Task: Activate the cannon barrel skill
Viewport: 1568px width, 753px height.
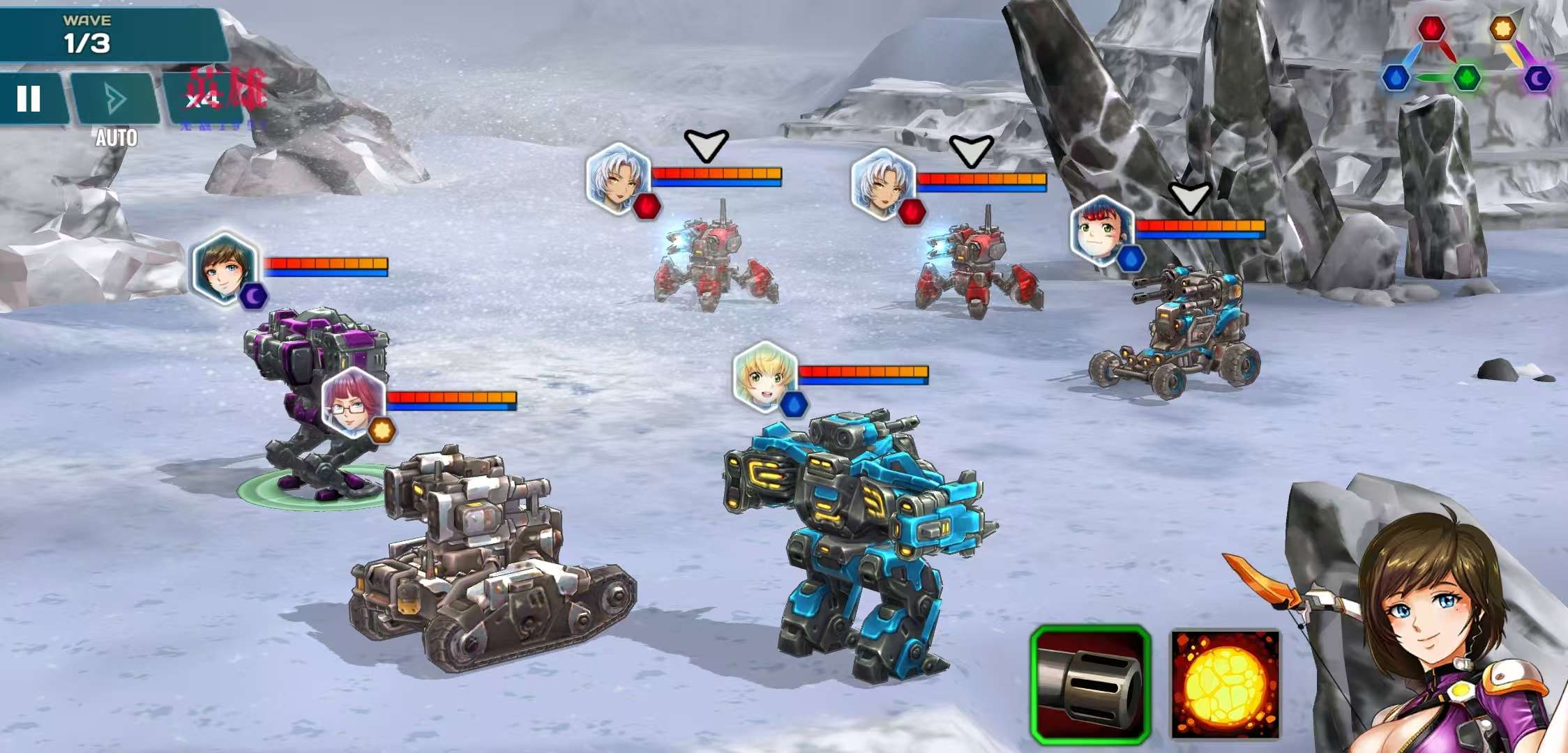Action: (x=1090, y=685)
